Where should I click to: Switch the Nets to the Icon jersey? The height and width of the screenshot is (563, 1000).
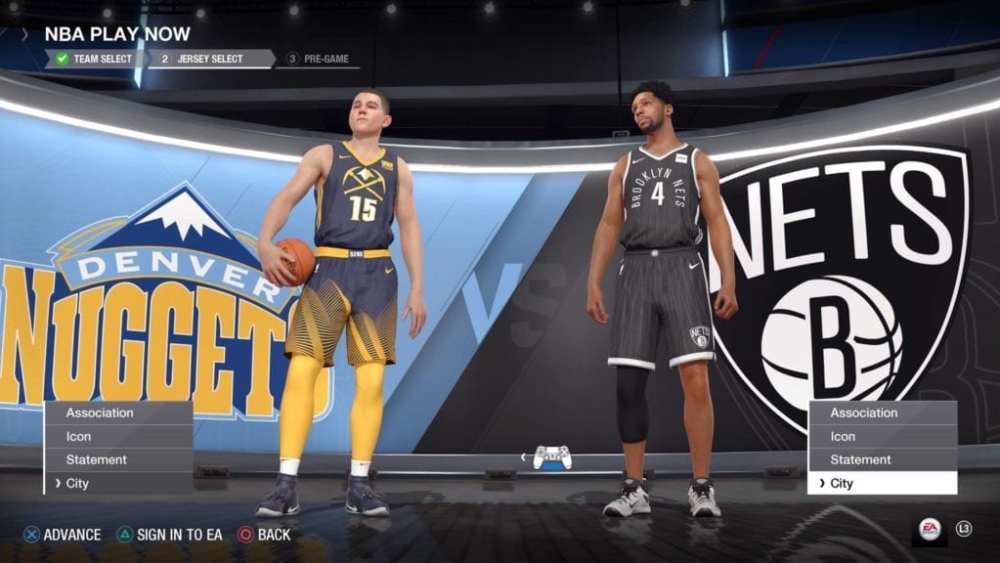tap(882, 436)
